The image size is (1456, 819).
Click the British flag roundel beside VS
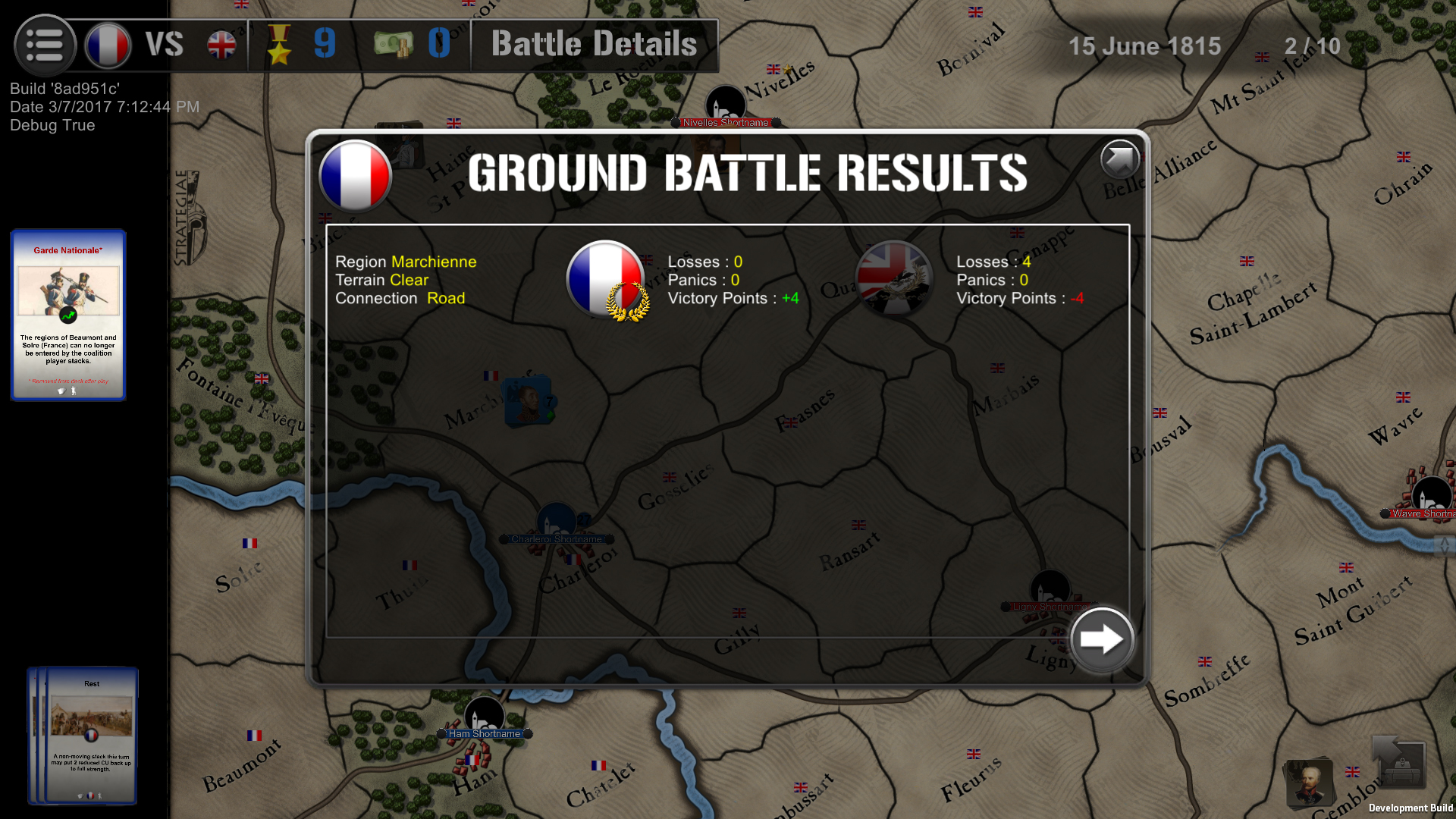[221, 45]
